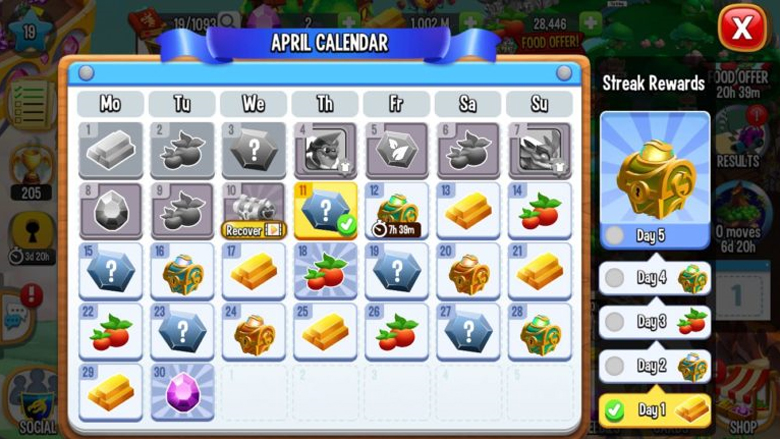780x439 pixels.
Task: View the Day 5 streak golden chest
Action: [x=655, y=180]
